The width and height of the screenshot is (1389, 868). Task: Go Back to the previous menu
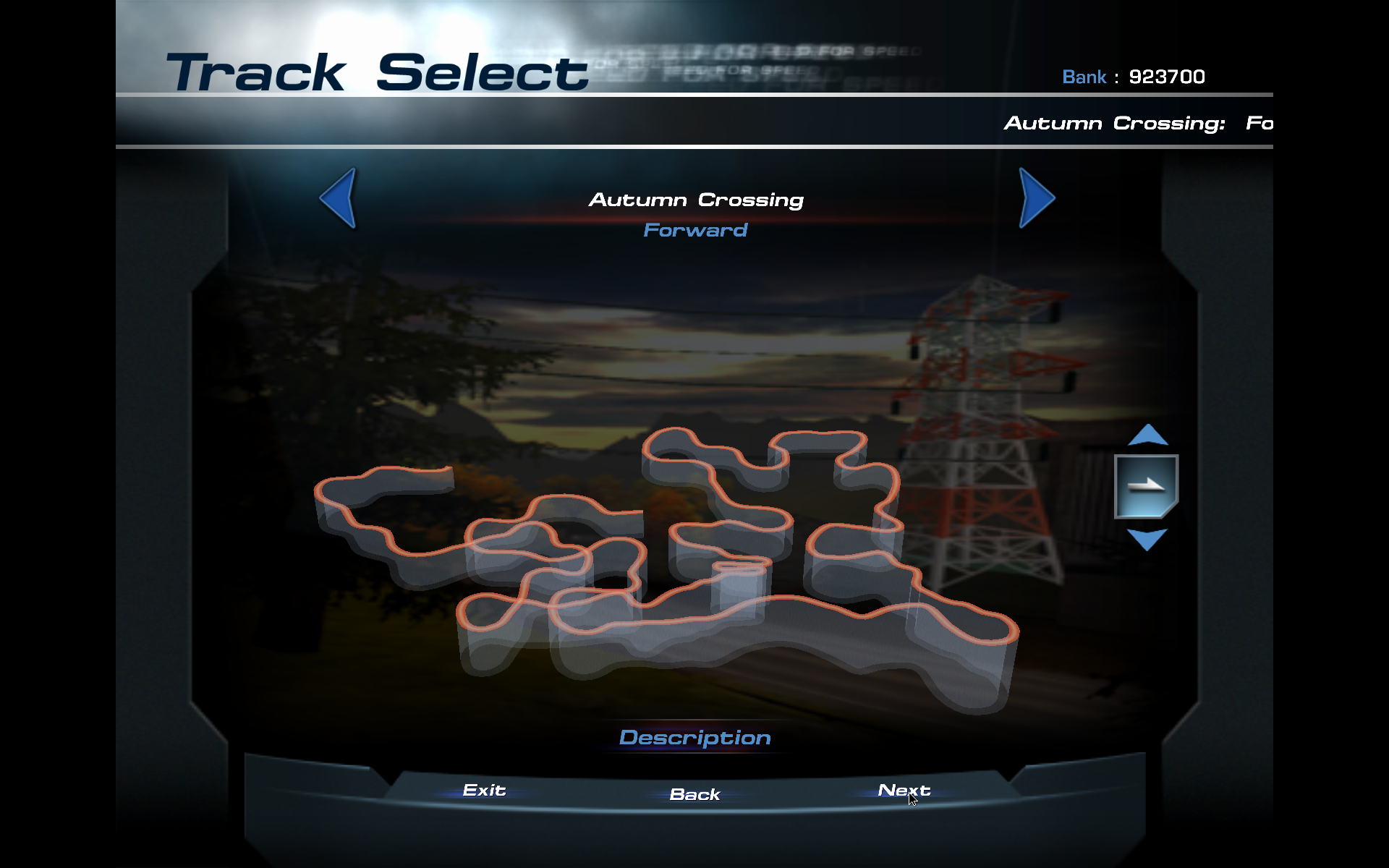point(694,794)
